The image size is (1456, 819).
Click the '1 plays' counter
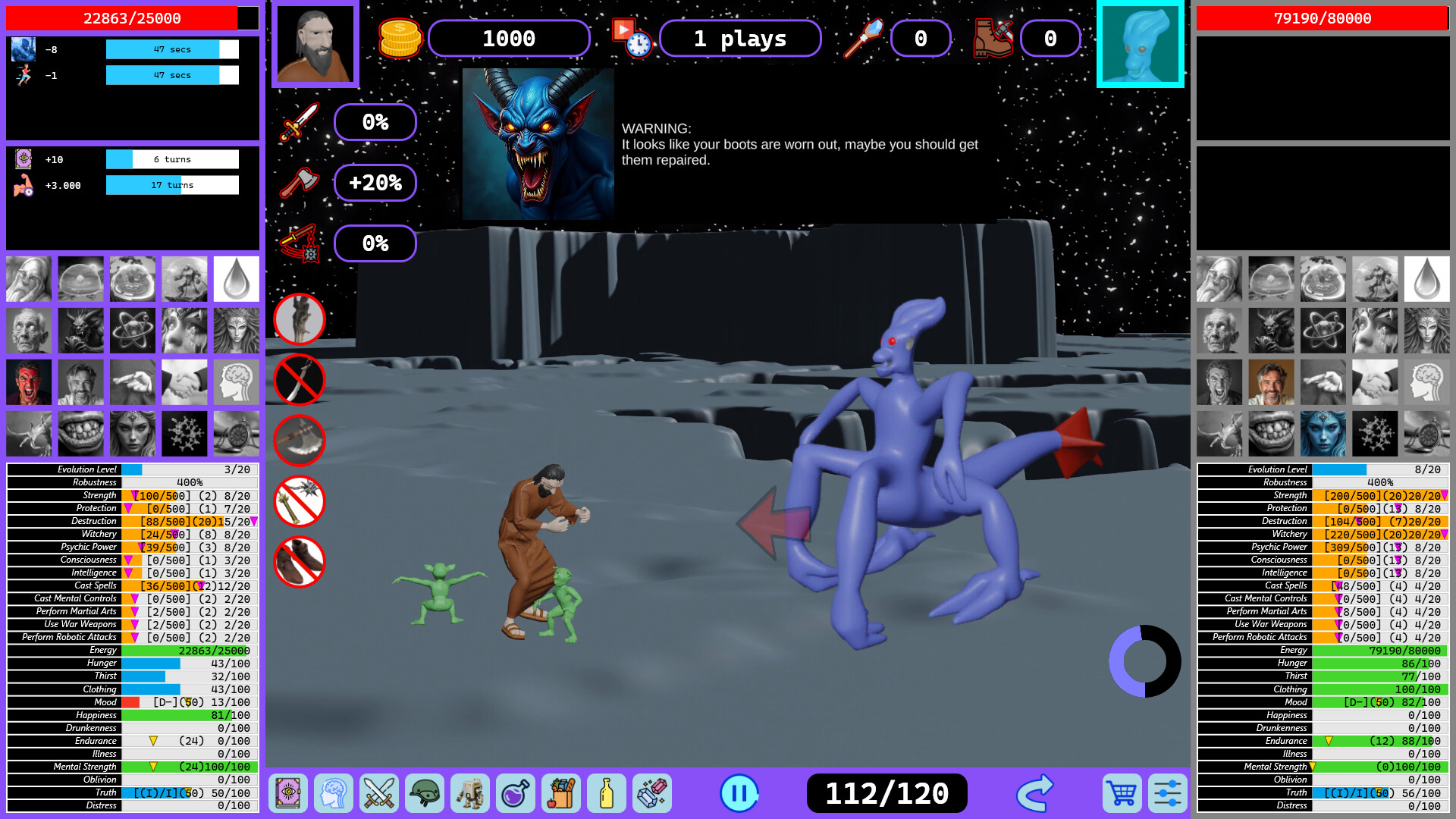coord(739,39)
